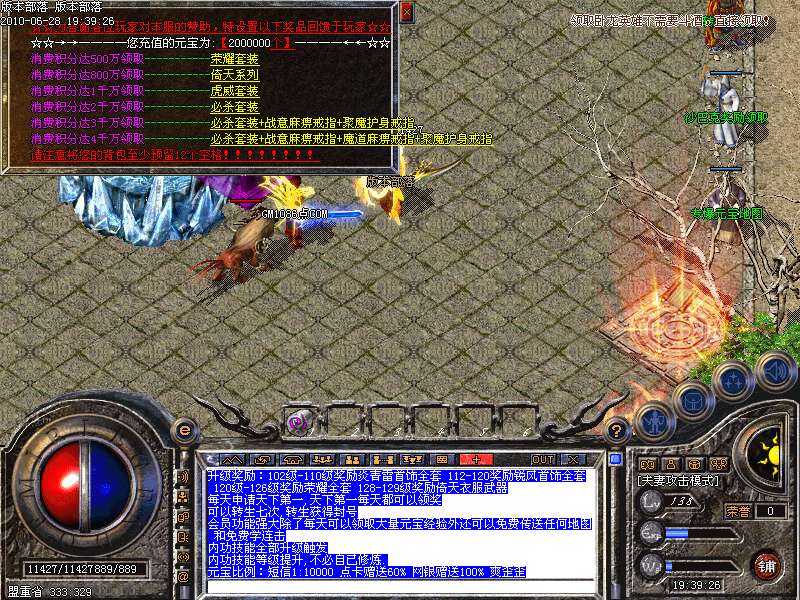Click the X button above the chat box
This screenshot has height=600, width=800.
click(572, 459)
